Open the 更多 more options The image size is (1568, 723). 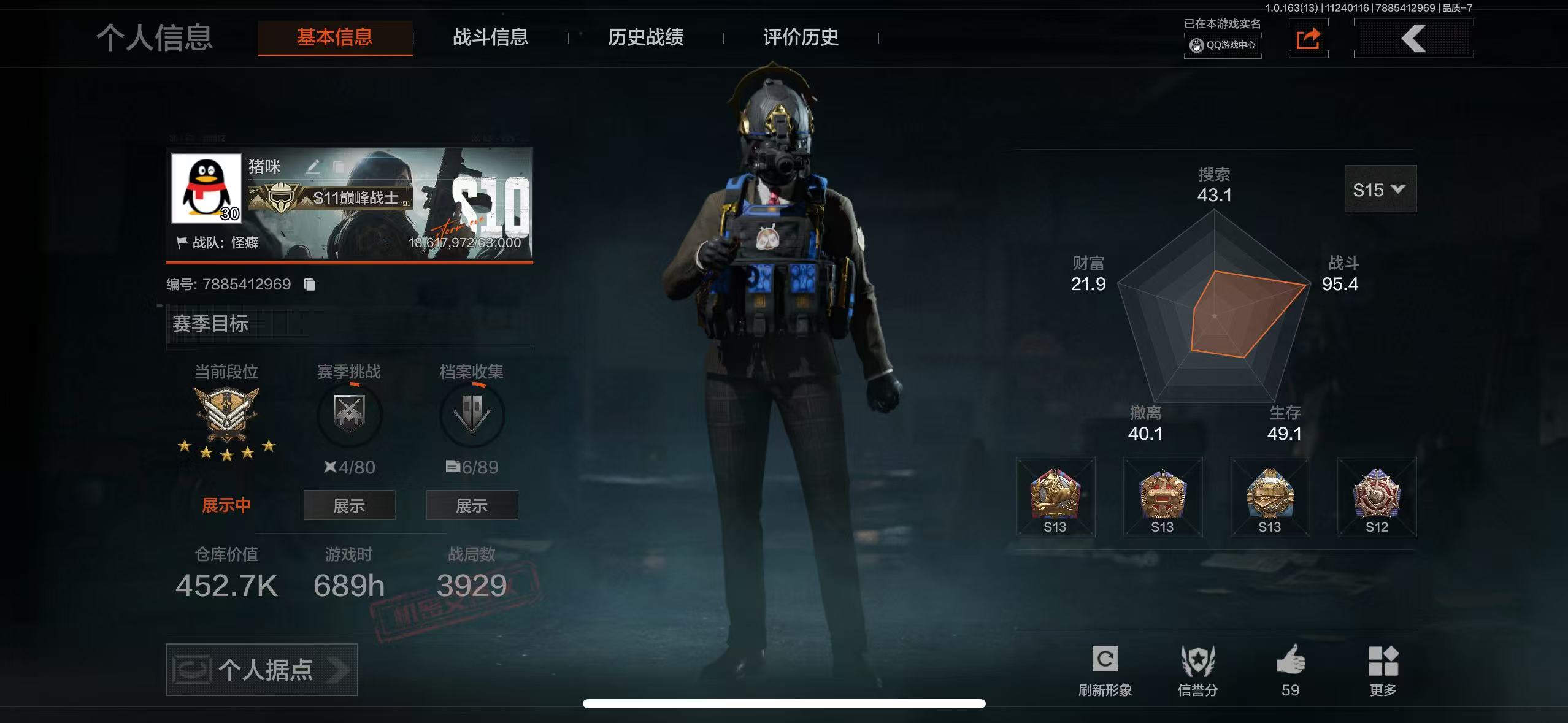point(1383,670)
